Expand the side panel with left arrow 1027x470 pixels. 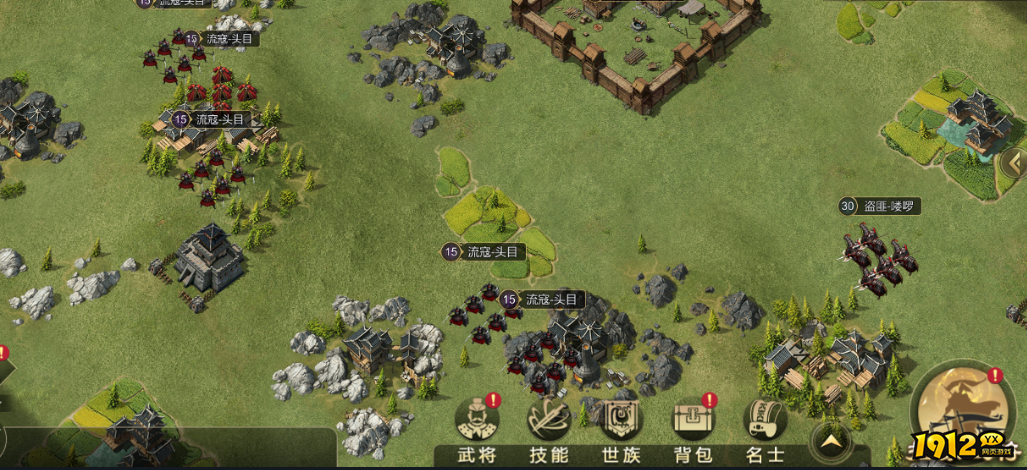tap(1014, 162)
